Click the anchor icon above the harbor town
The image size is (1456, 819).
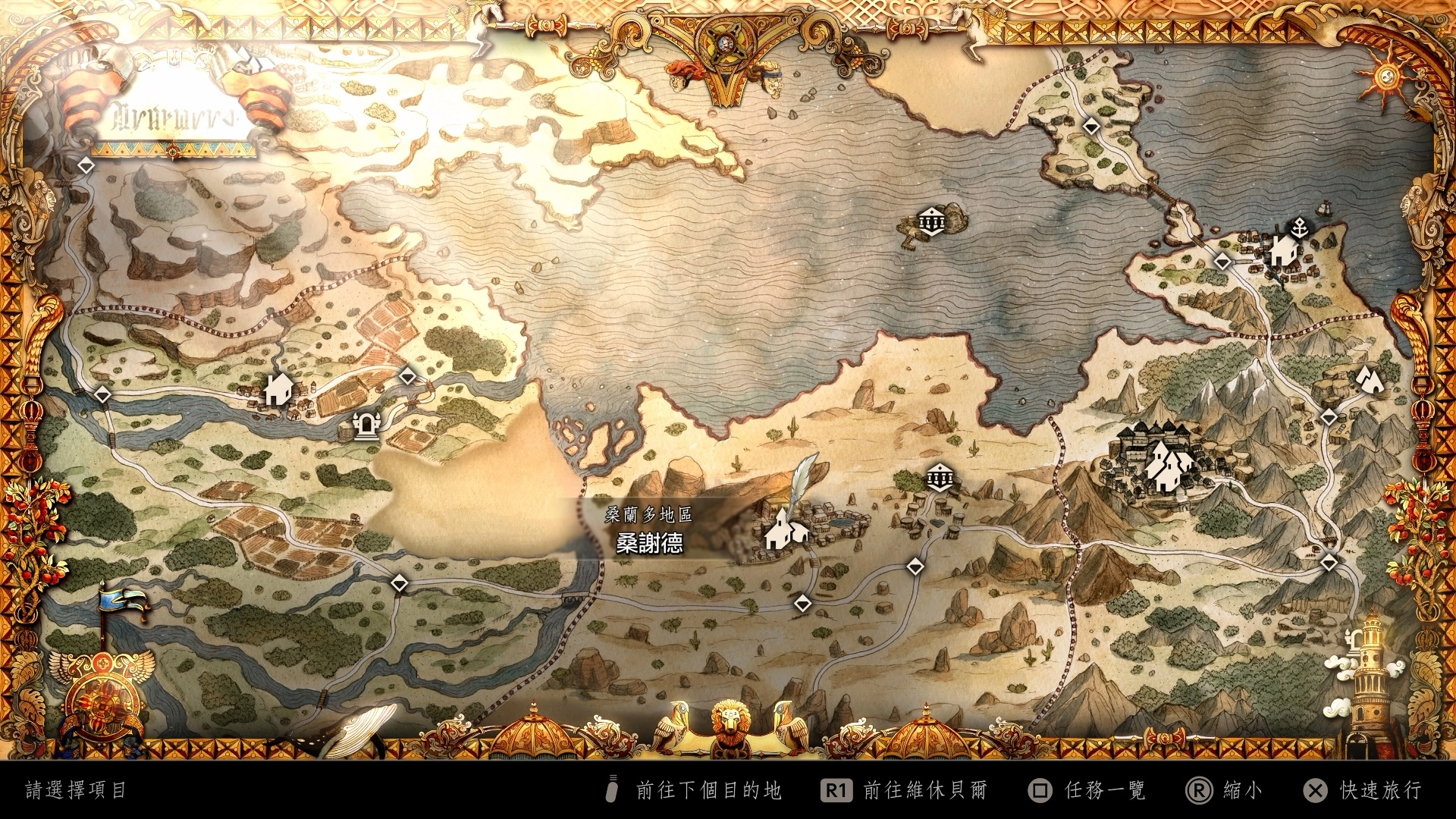pyautogui.click(x=1300, y=226)
